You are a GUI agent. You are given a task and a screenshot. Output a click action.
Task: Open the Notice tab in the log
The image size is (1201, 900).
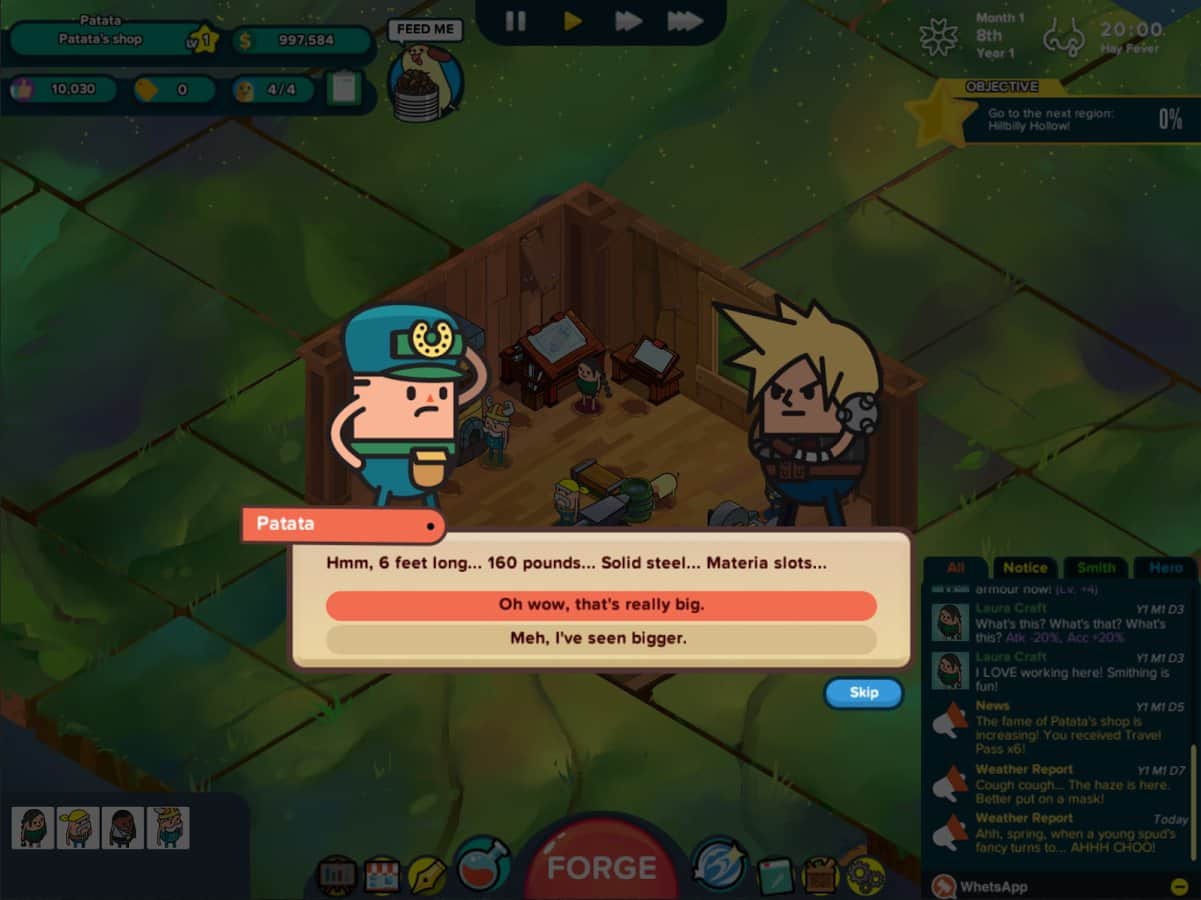tap(1025, 568)
